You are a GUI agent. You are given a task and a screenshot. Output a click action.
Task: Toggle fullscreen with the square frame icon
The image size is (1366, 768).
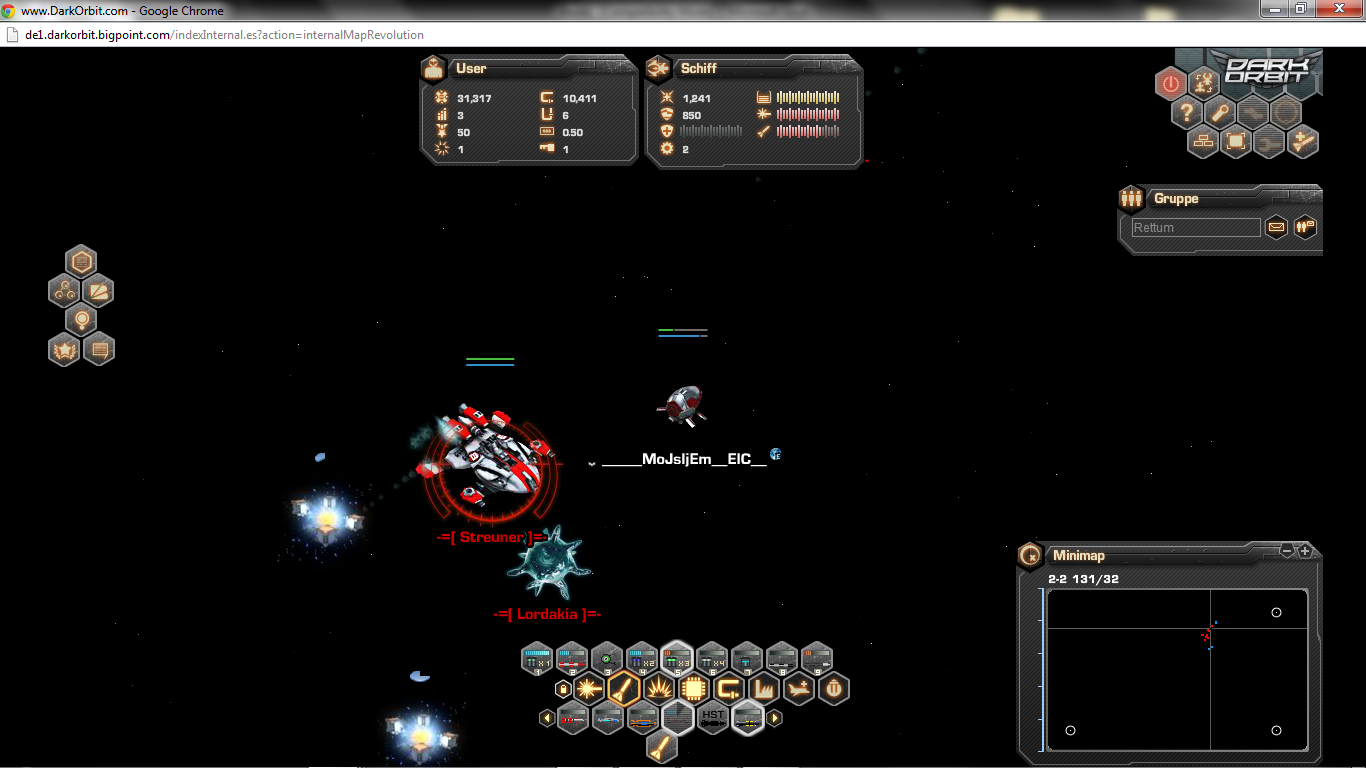pyautogui.click(x=1236, y=142)
